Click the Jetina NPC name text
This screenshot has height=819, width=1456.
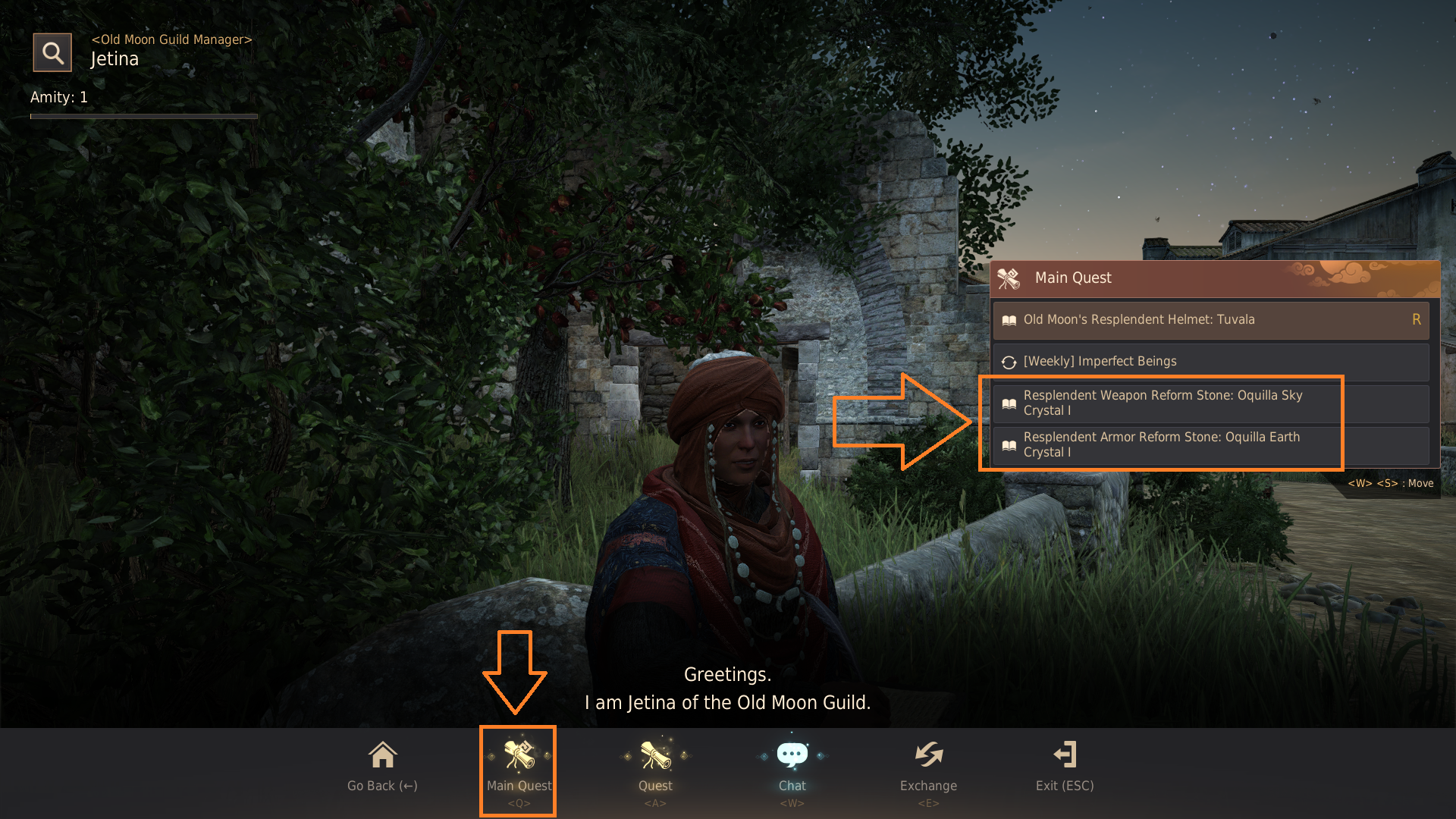[x=115, y=58]
